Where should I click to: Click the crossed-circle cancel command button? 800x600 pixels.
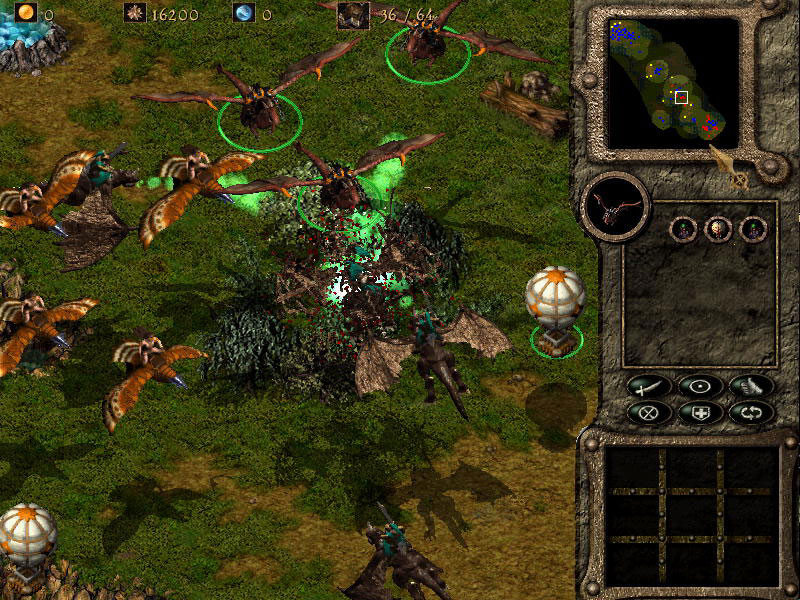[648, 411]
